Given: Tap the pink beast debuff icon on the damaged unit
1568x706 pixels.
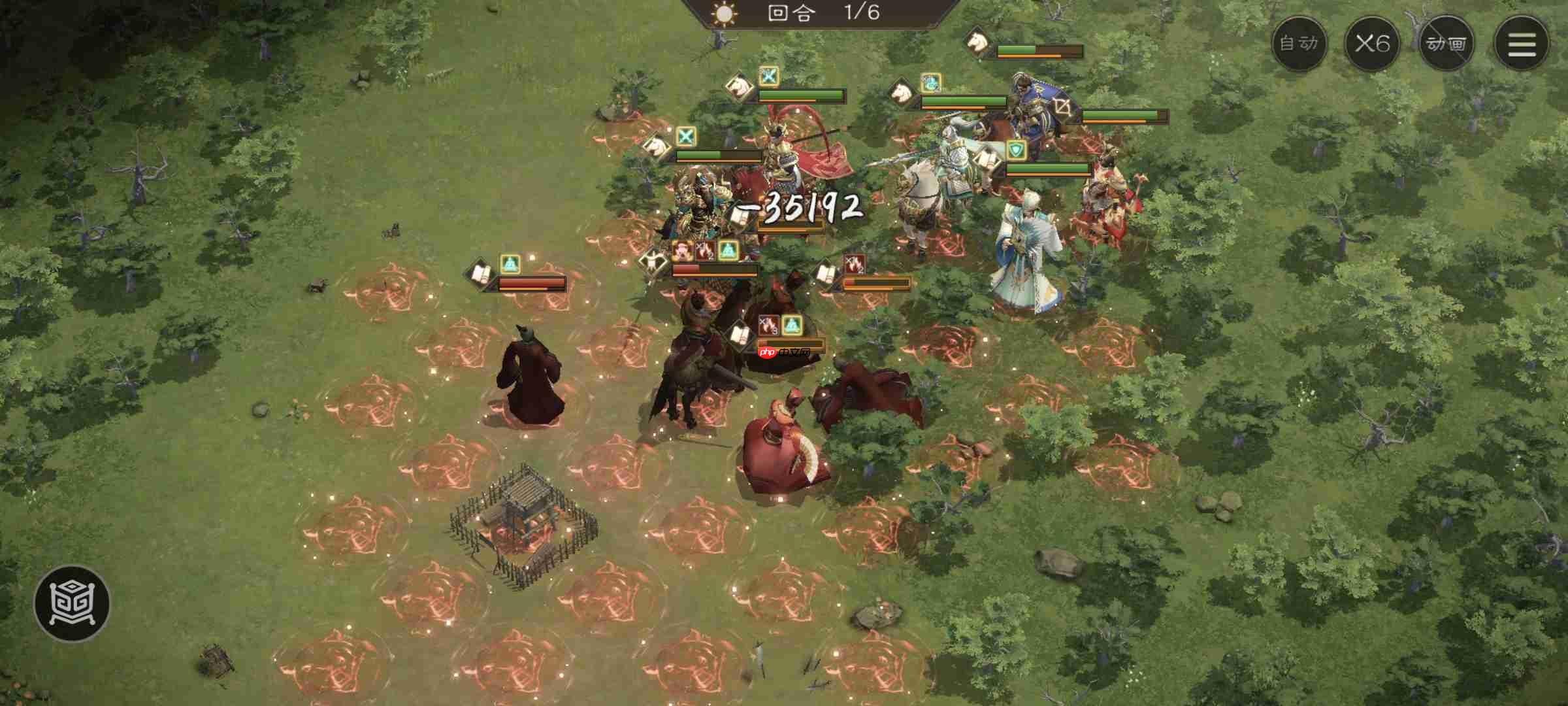Looking at the screenshot, I should click(683, 251).
